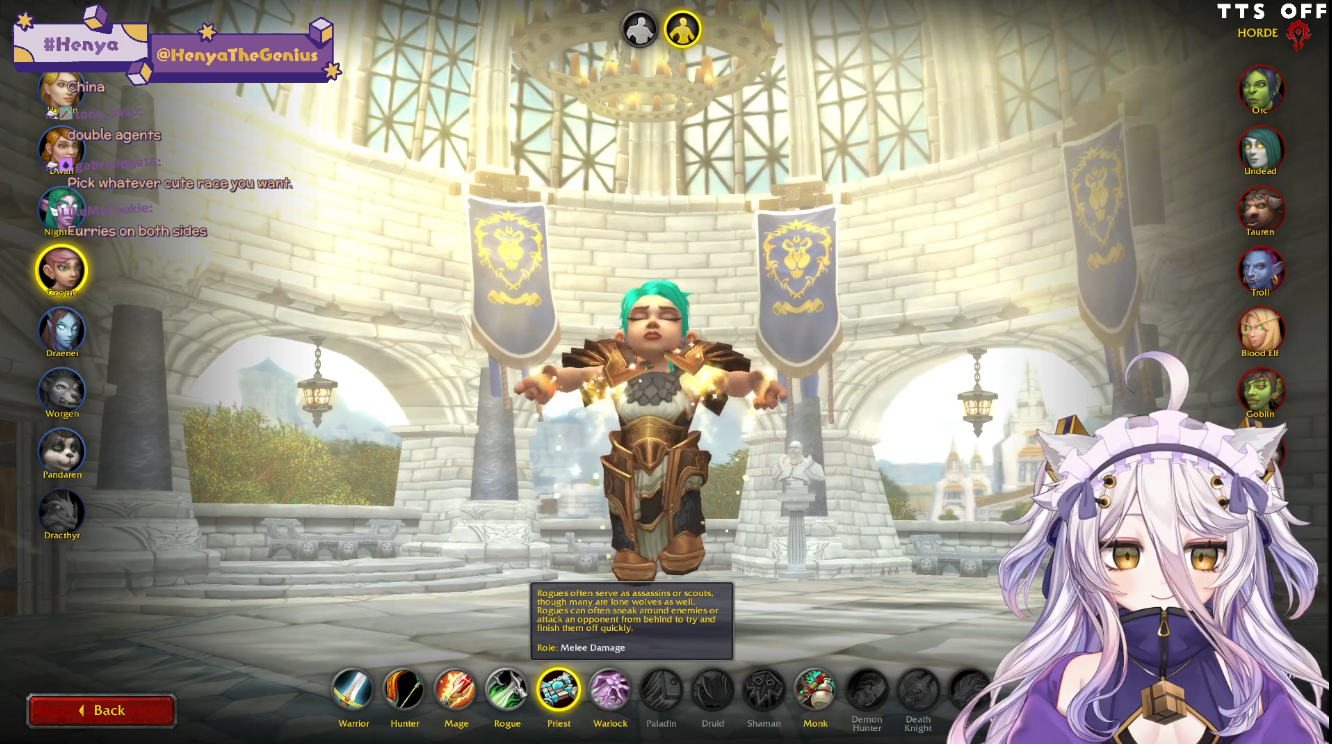Viewport: 1332px width, 744px height.
Task: Select the Warlock class
Action: point(609,690)
